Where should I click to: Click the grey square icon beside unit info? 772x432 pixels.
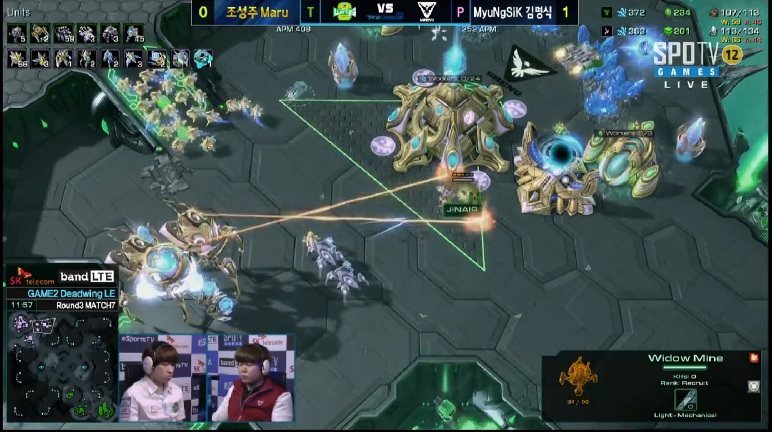(x=753, y=386)
